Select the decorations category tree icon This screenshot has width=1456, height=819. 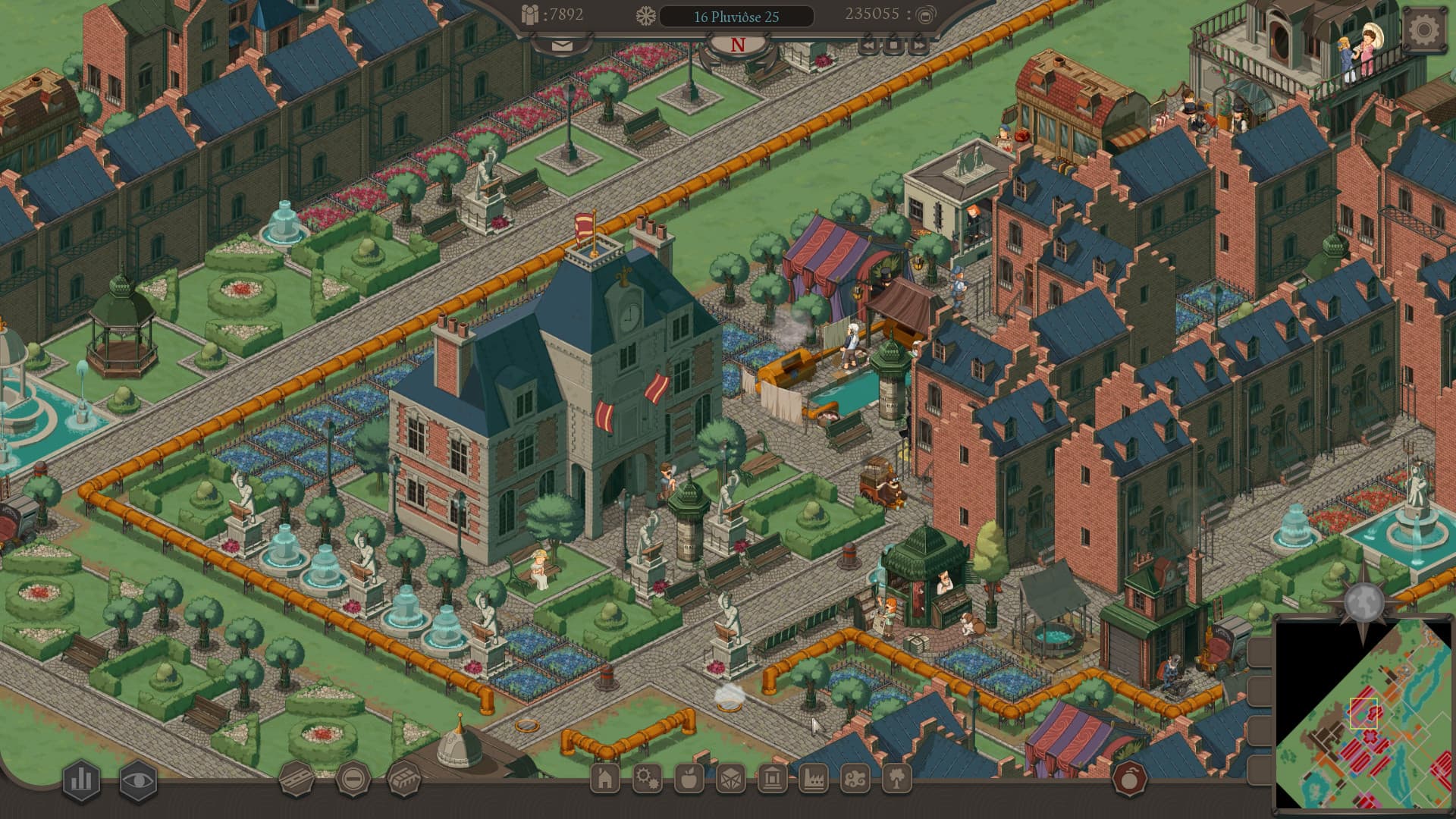[x=898, y=778]
